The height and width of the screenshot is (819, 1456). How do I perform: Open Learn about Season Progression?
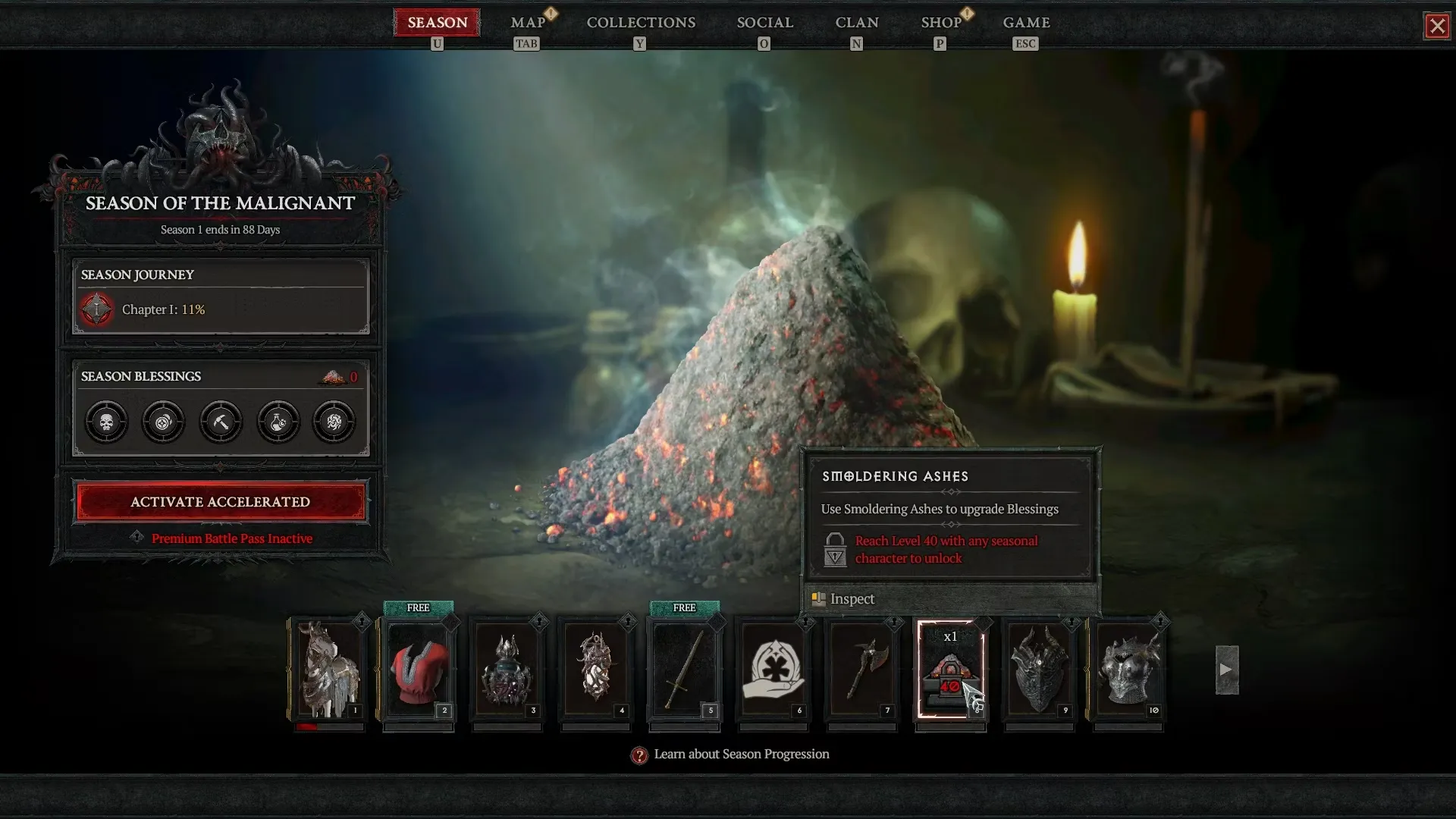coord(741,755)
